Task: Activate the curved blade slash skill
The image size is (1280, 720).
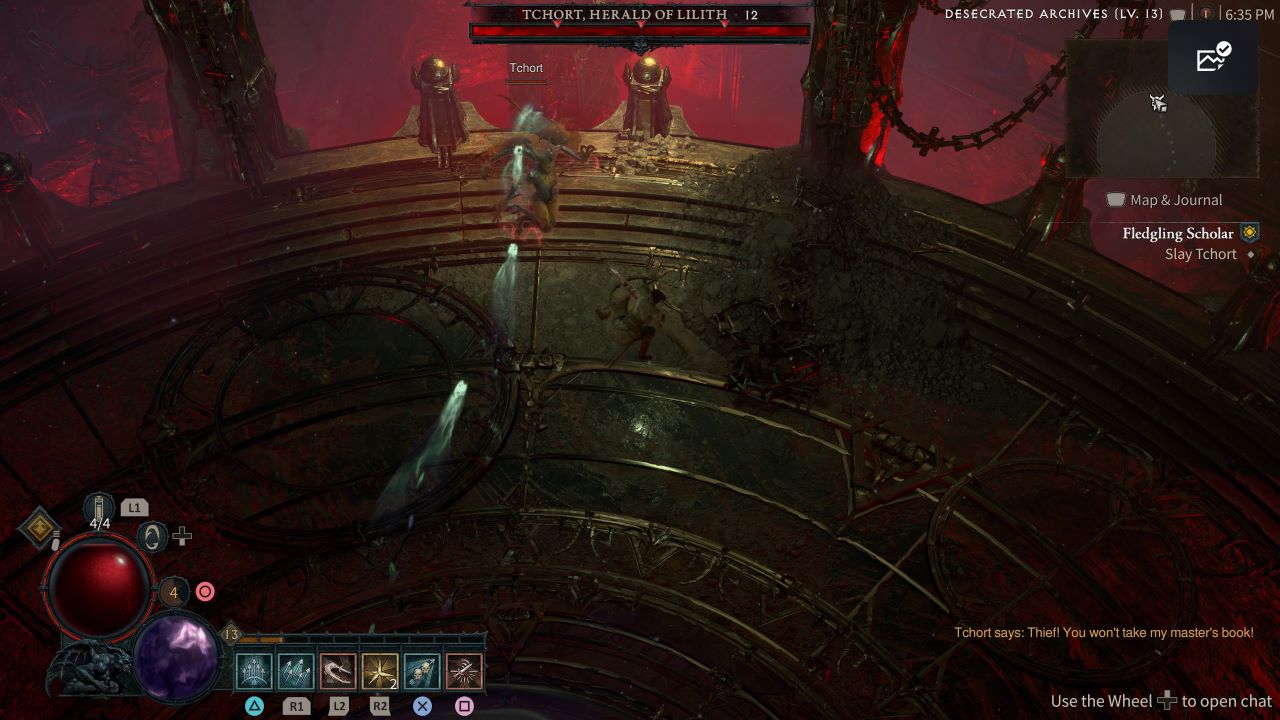Action: (338, 672)
